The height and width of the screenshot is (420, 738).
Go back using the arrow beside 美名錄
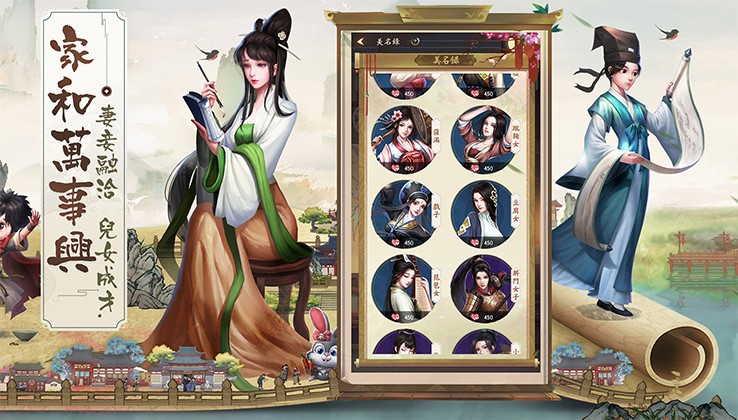(x=362, y=41)
